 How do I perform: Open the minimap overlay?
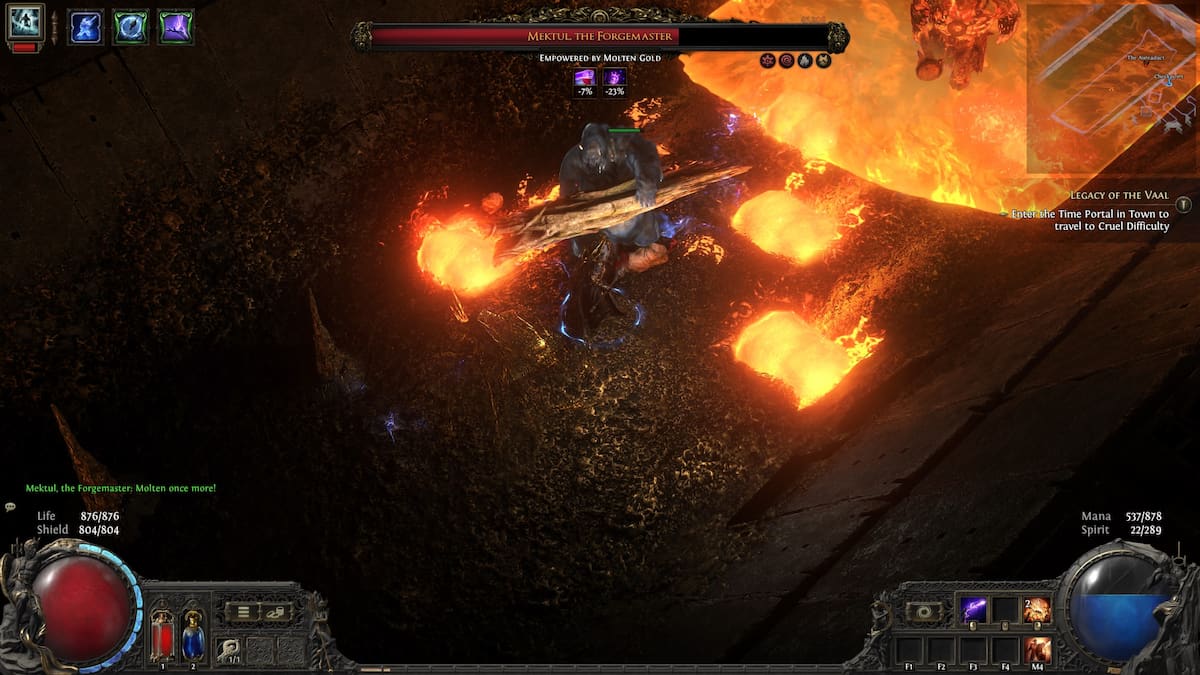point(1110,88)
